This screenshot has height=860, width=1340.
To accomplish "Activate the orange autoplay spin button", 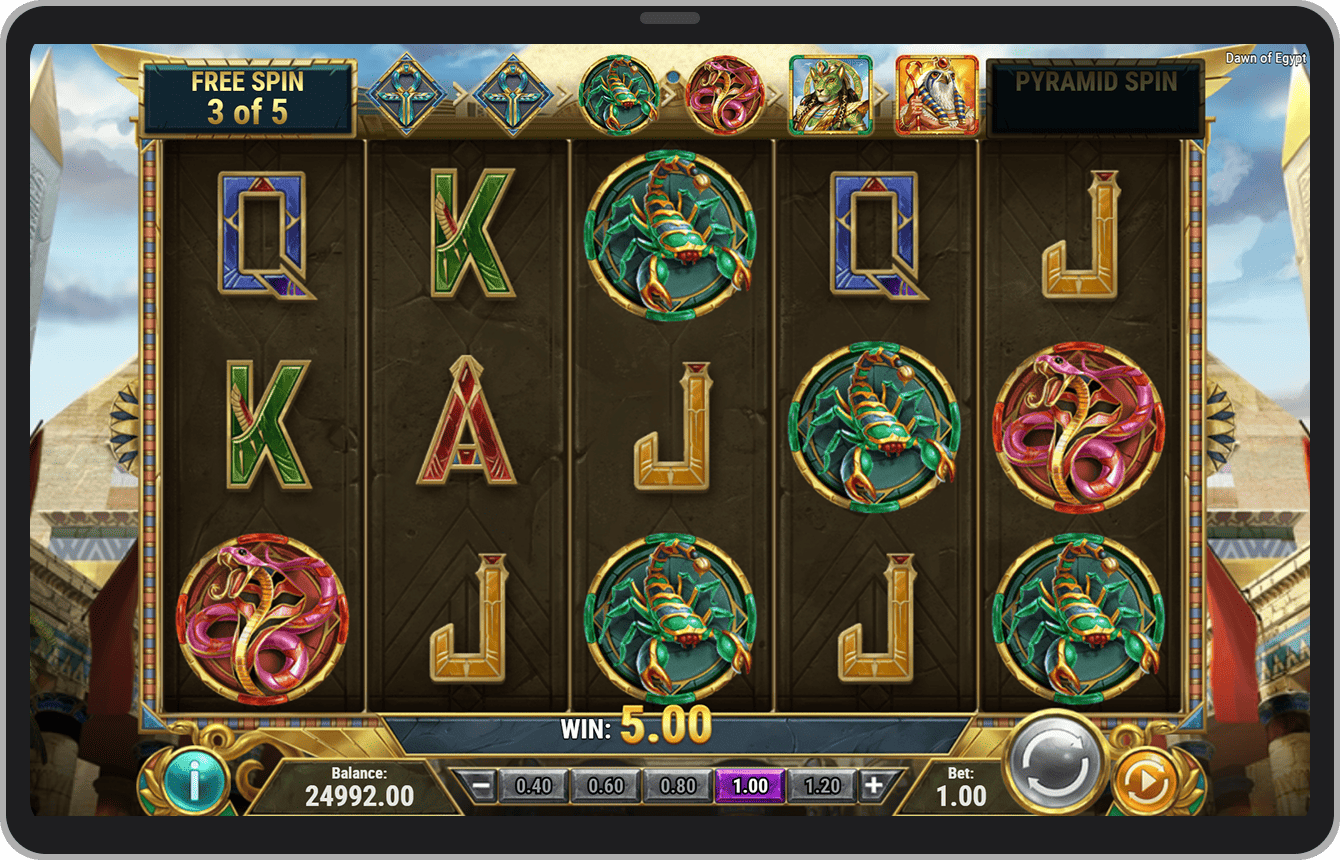I will pyautogui.click(x=1150, y=778).
